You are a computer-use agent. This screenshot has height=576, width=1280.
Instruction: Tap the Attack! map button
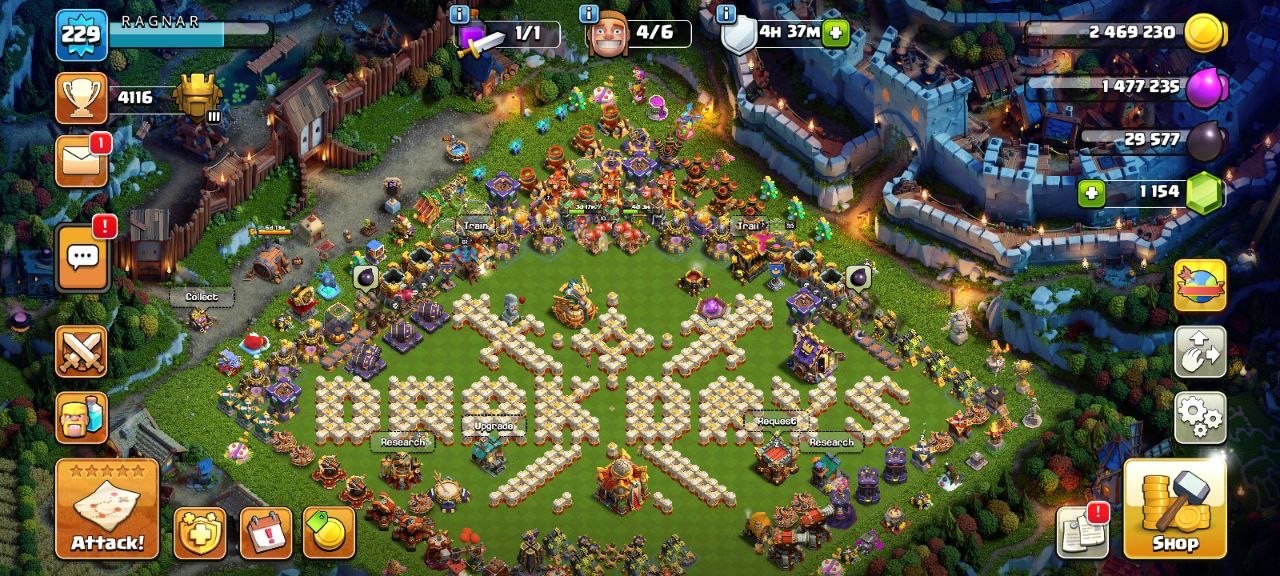(x=107, y=509)
